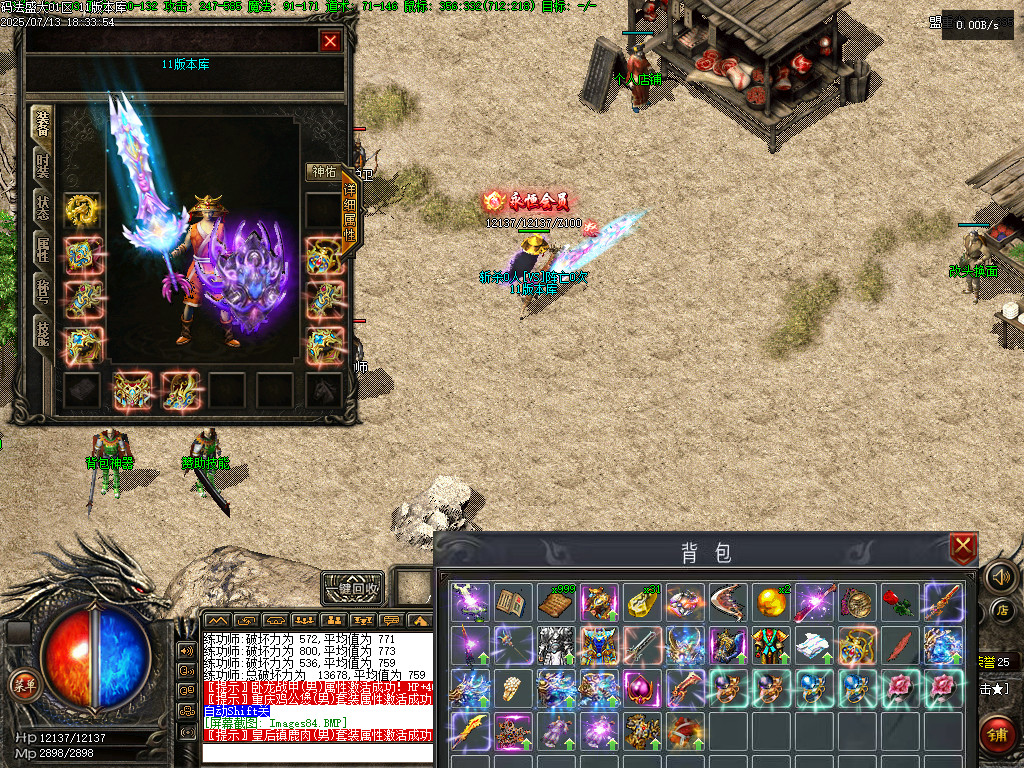The image size is (1024, 768).
Task: Close the 背包 backpack window
Action: 962,546
